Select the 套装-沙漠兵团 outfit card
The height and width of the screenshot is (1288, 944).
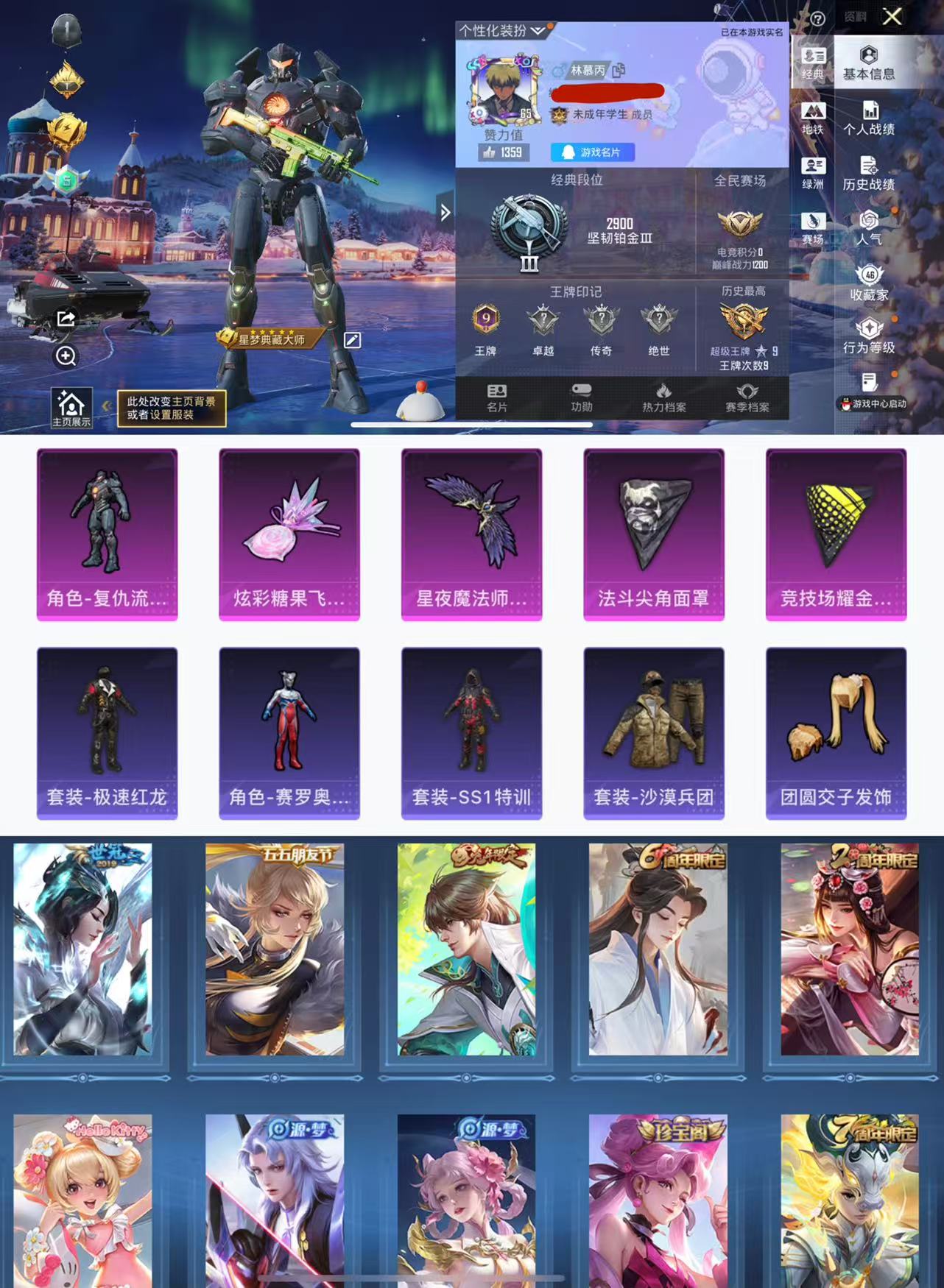(x=653, y=733)
